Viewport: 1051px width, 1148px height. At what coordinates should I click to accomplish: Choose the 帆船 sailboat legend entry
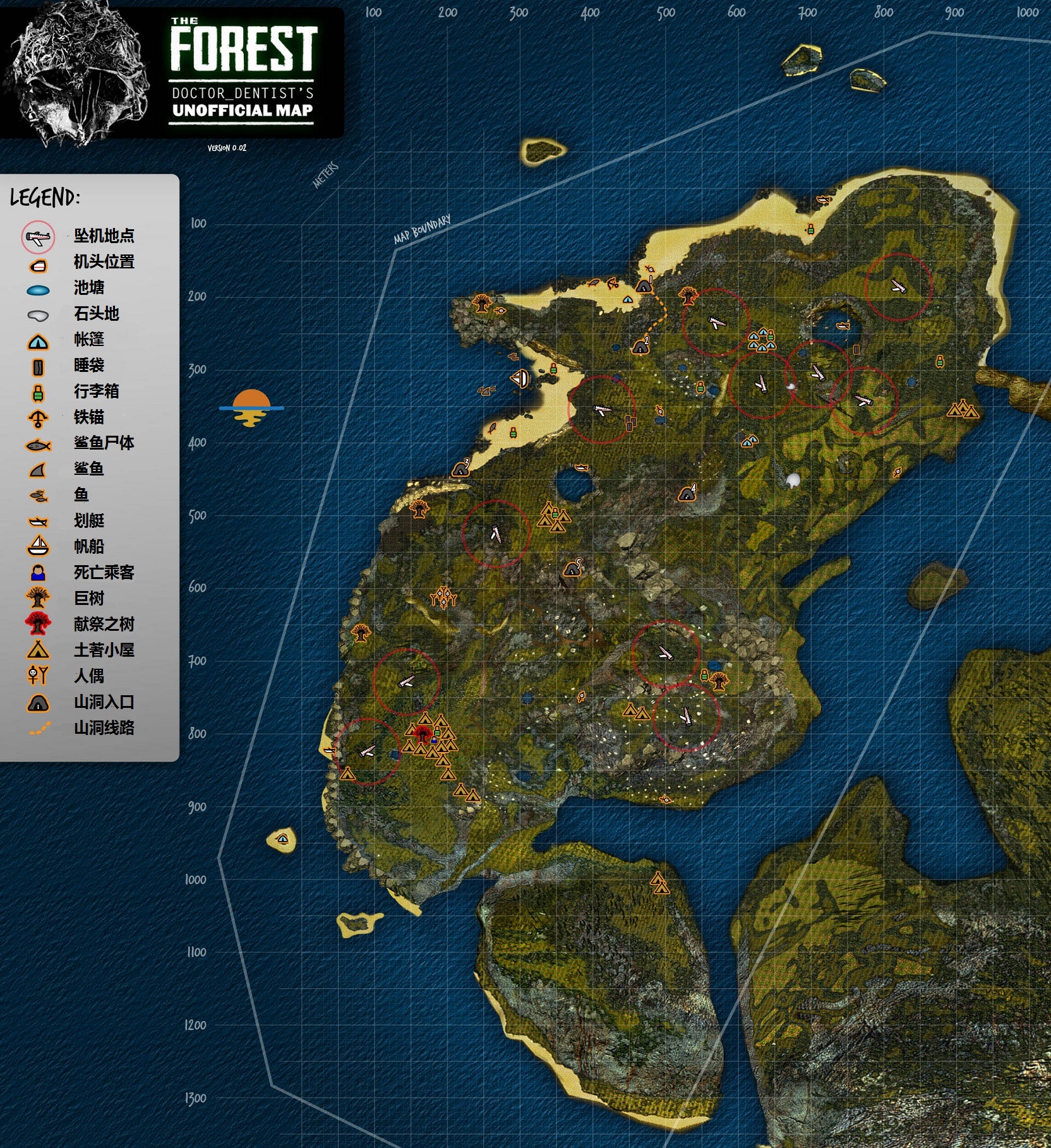(x=88, y=547)
